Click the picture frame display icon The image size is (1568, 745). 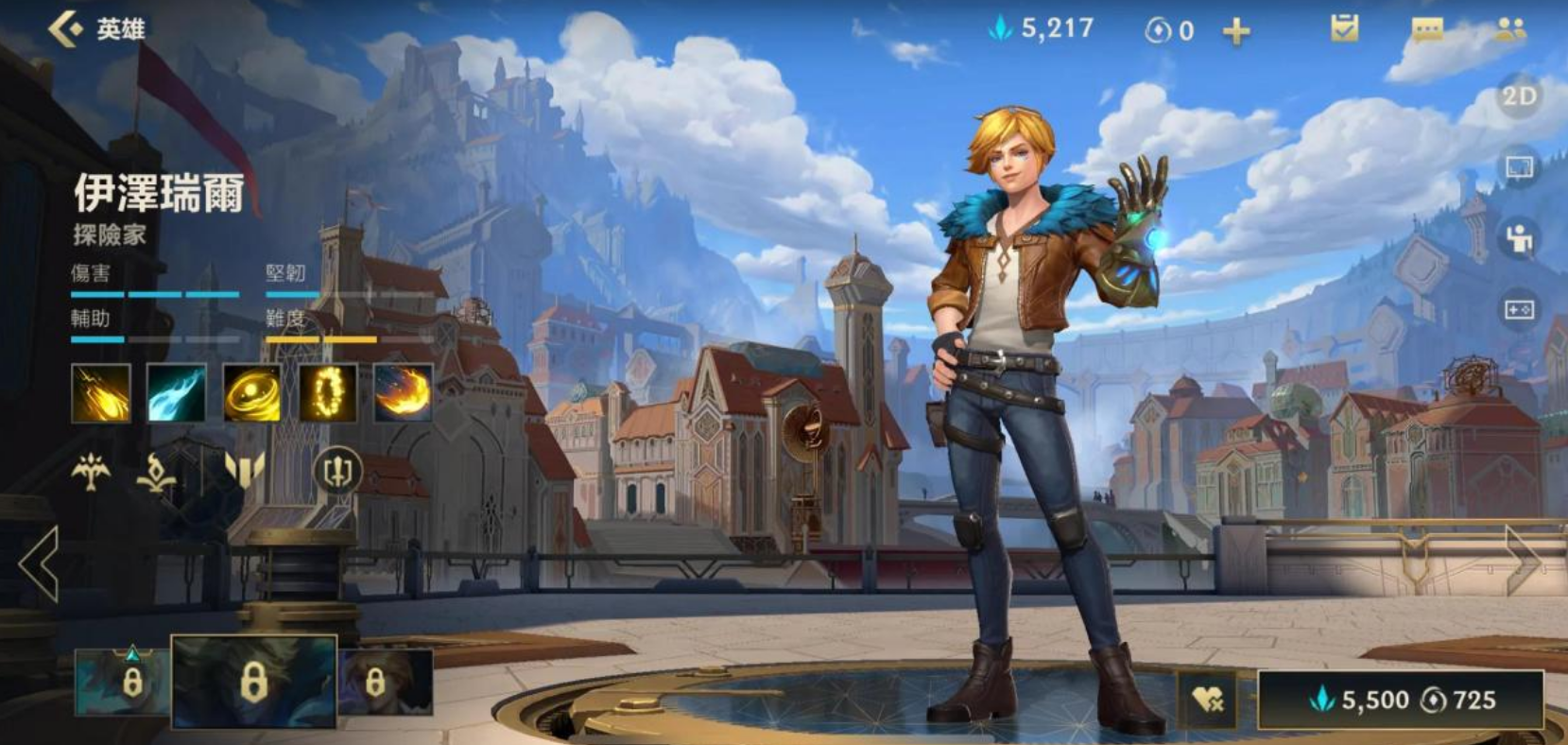click(1519, 168)
